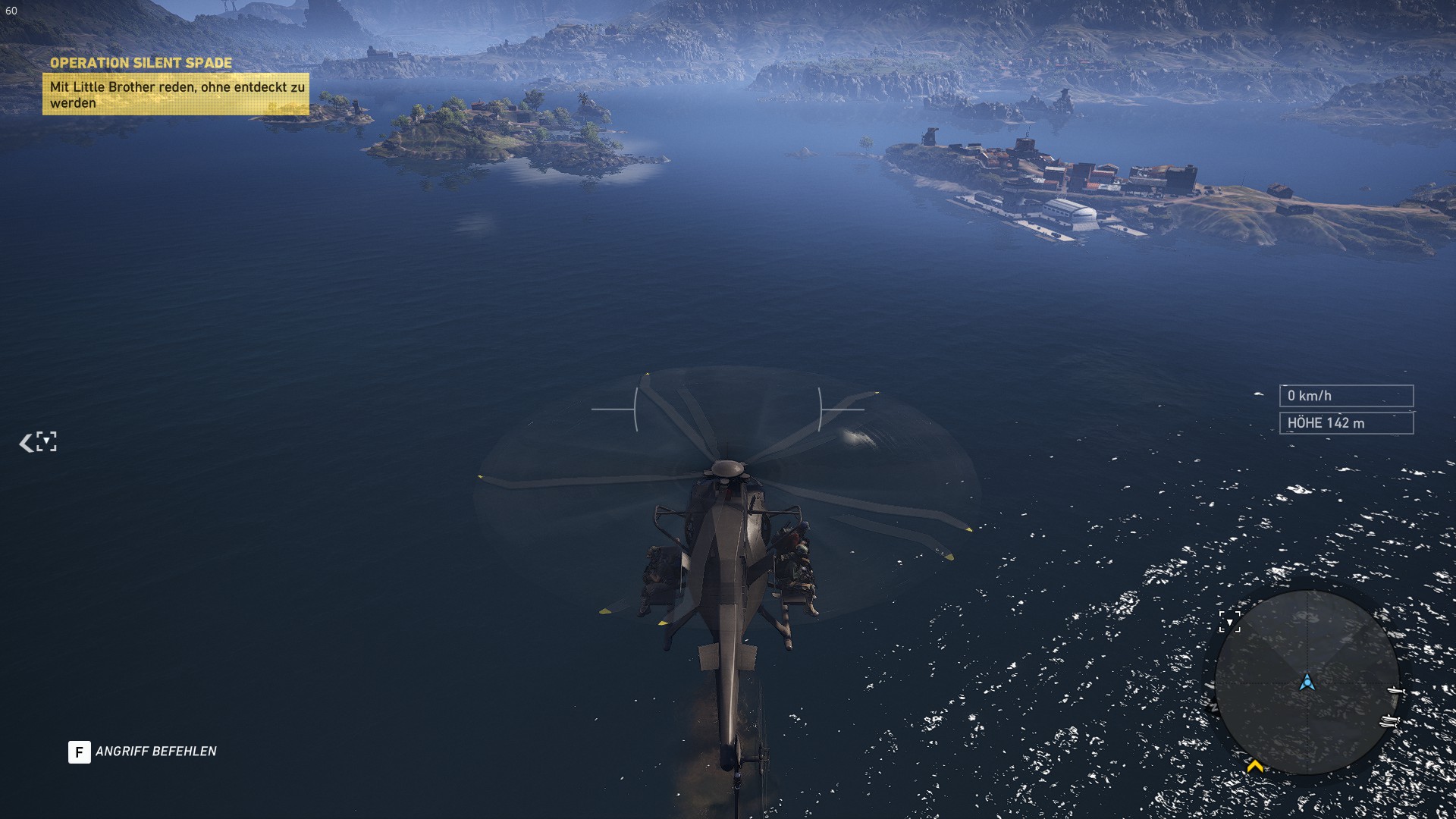Click the HÖHE 142 m altitude display

1346,424
